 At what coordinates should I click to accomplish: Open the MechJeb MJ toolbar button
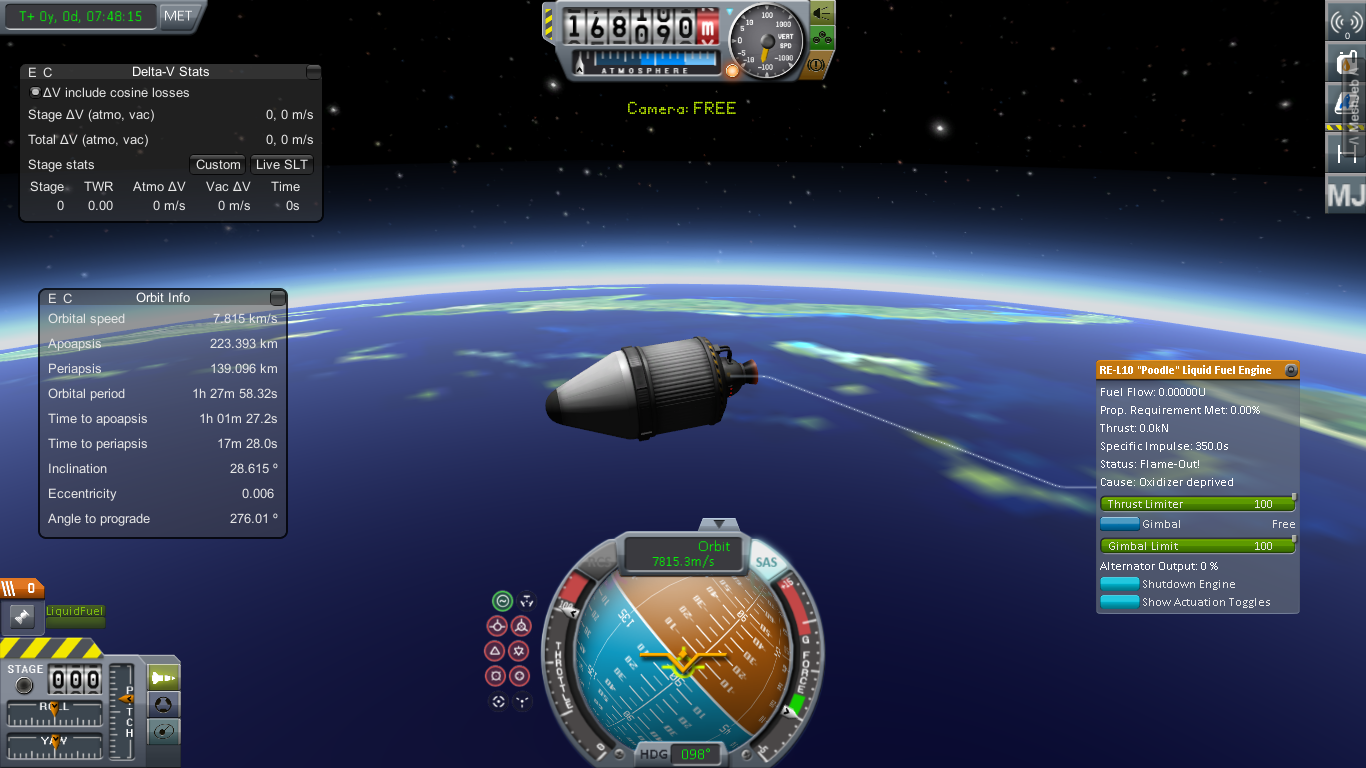(x=1345, y=194)
